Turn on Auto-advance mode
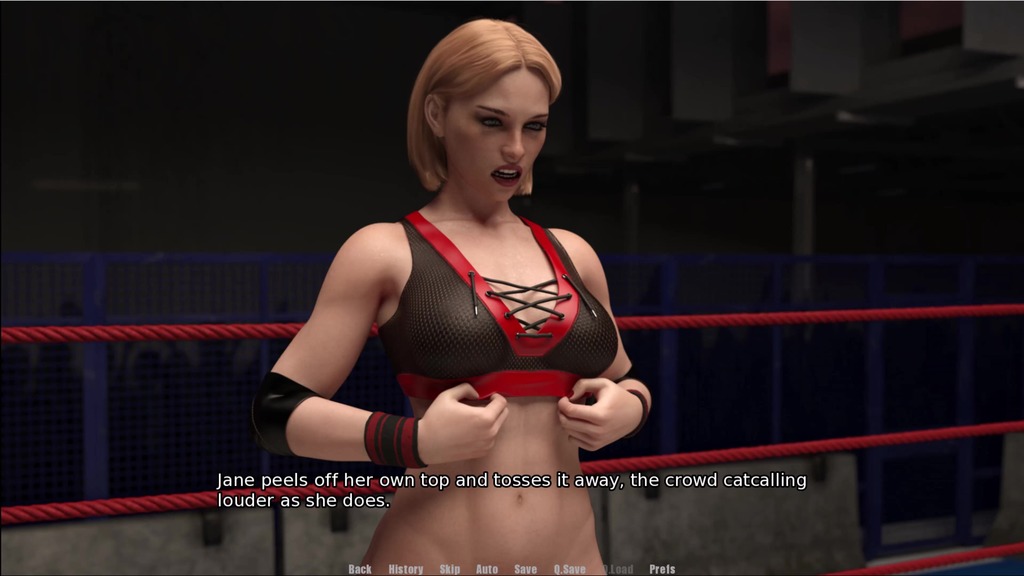1024x576 pixels. pyautogui.click(x=487, y=569)
